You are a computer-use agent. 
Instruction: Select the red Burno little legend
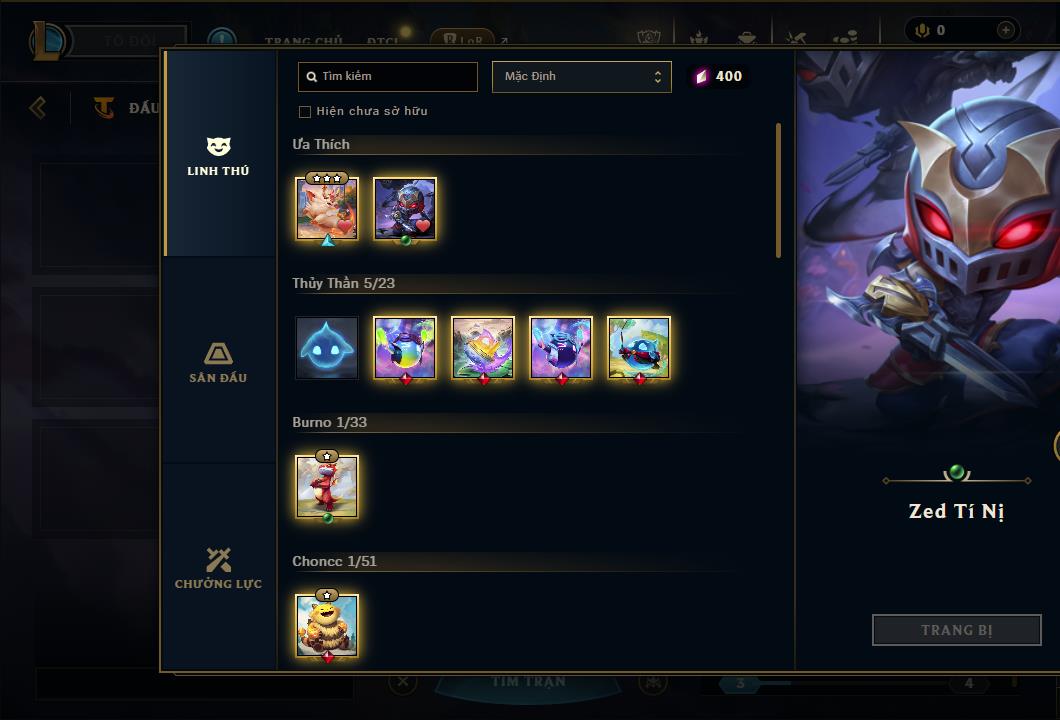pos(327,487)
